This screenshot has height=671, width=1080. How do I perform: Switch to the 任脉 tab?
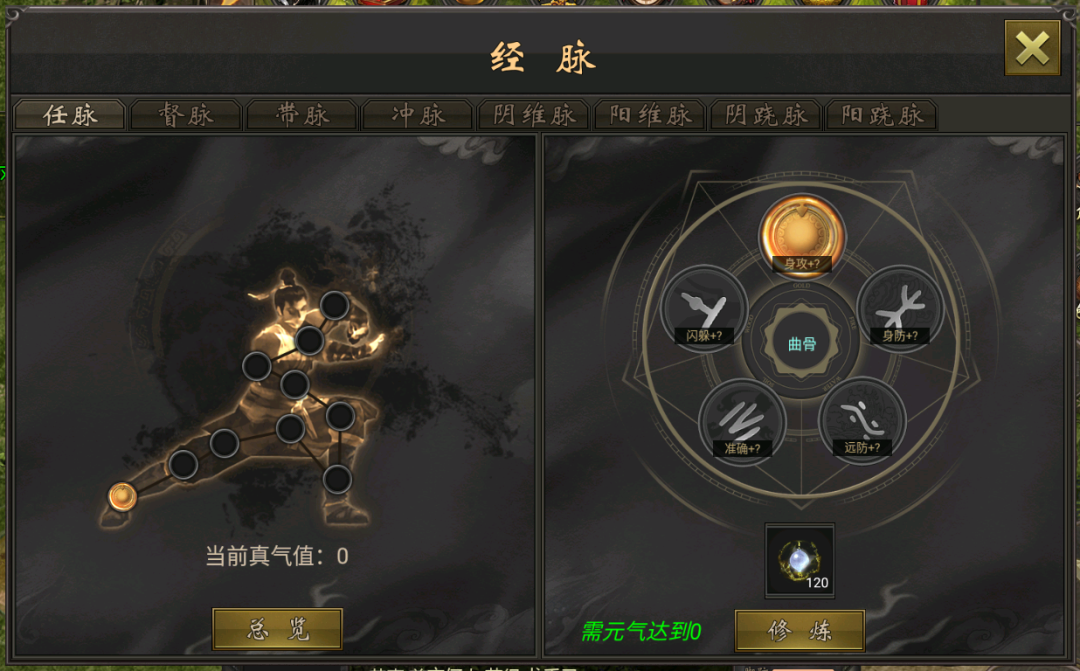point(70,115)
